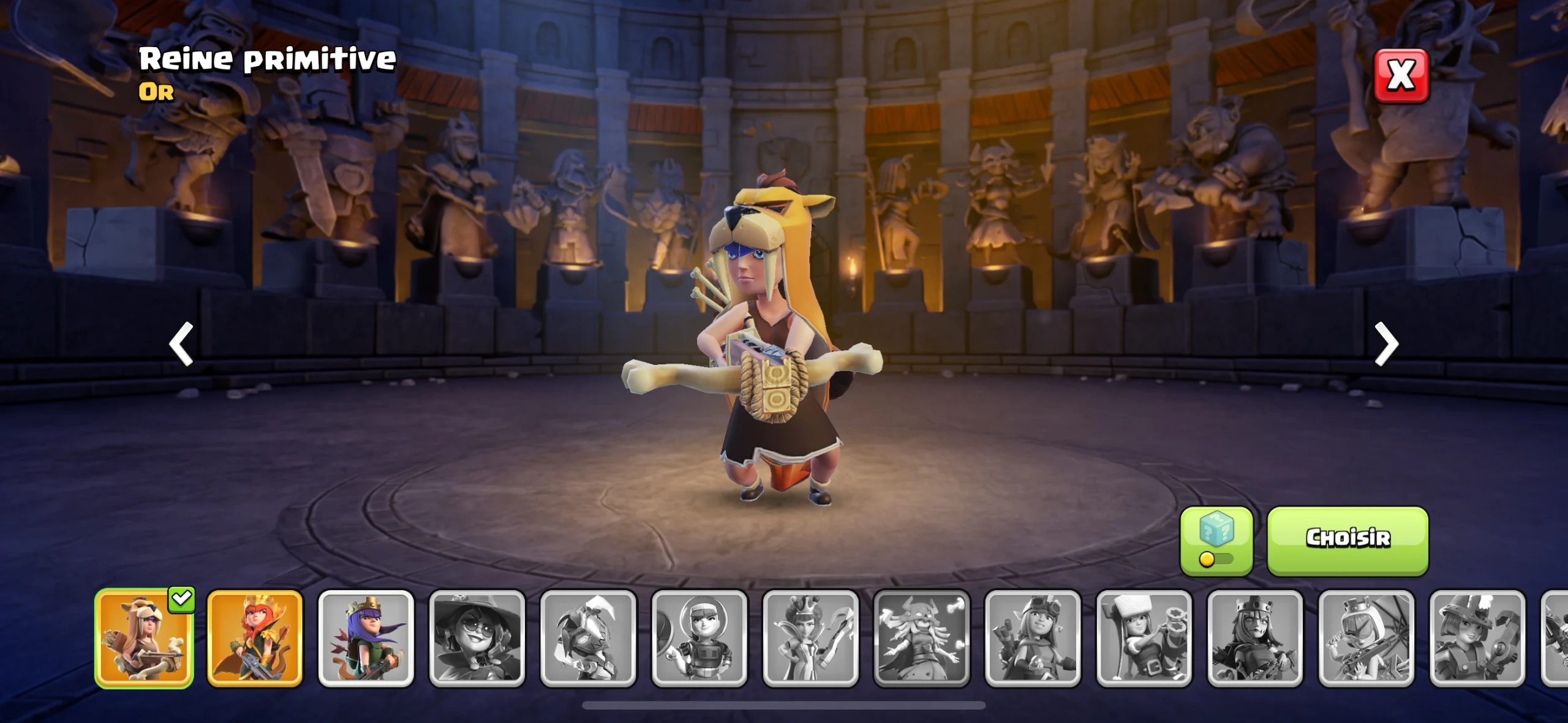Select the locked horned skull ghost skin
1568x723 pixels.
click(922, 638)
